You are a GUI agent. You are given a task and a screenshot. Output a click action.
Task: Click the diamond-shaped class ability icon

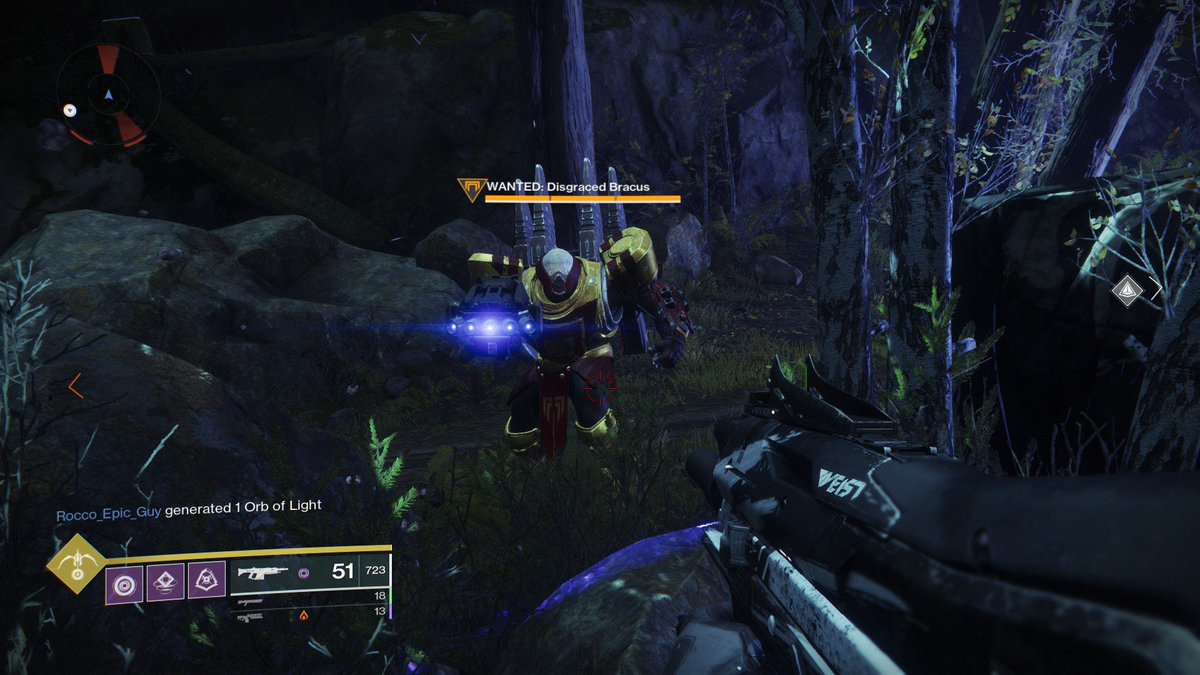(x=165, y=580)
